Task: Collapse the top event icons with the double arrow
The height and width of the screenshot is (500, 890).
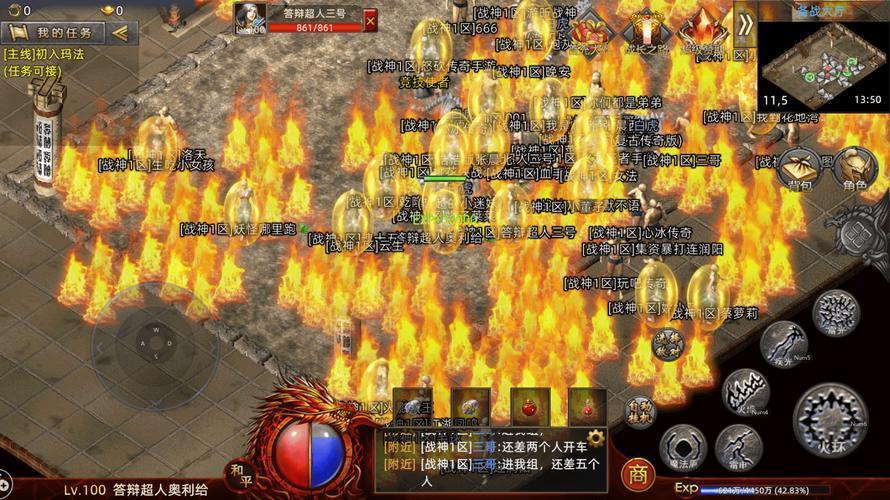Action: coord(744,27)
